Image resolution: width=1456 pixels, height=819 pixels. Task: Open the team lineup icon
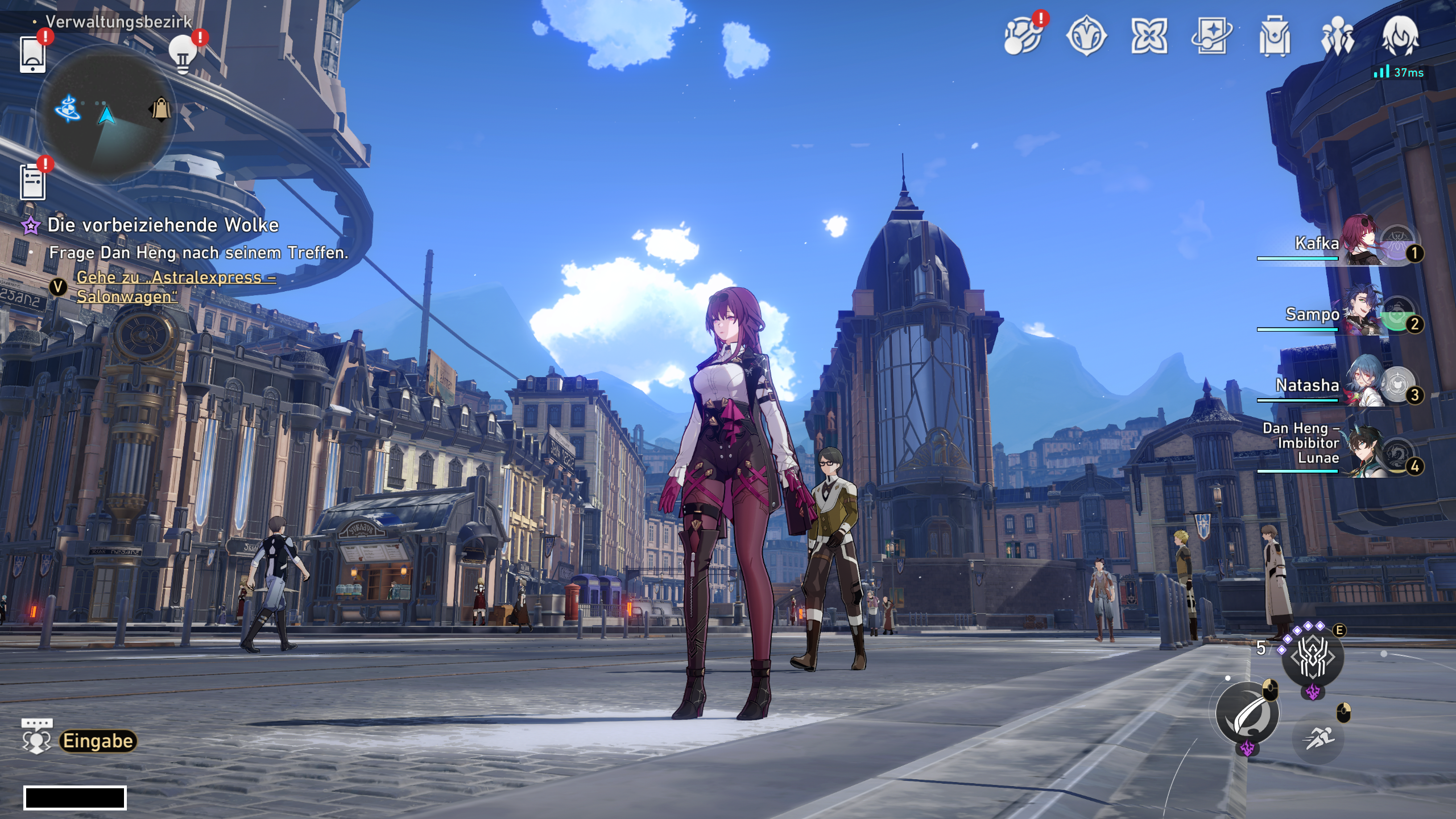(x=1337, y=36)
